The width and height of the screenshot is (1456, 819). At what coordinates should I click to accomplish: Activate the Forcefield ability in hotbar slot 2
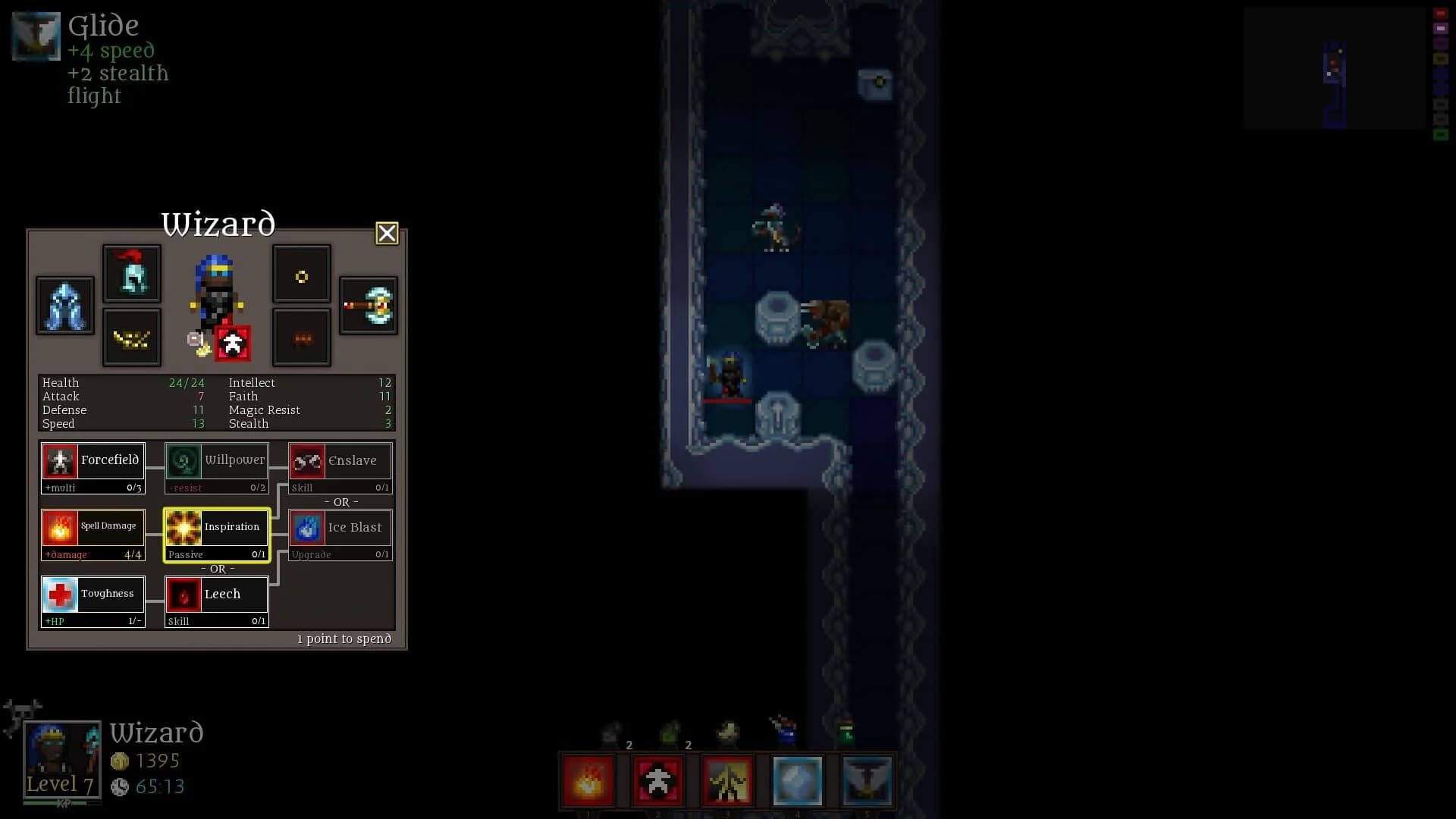point(658,780)
